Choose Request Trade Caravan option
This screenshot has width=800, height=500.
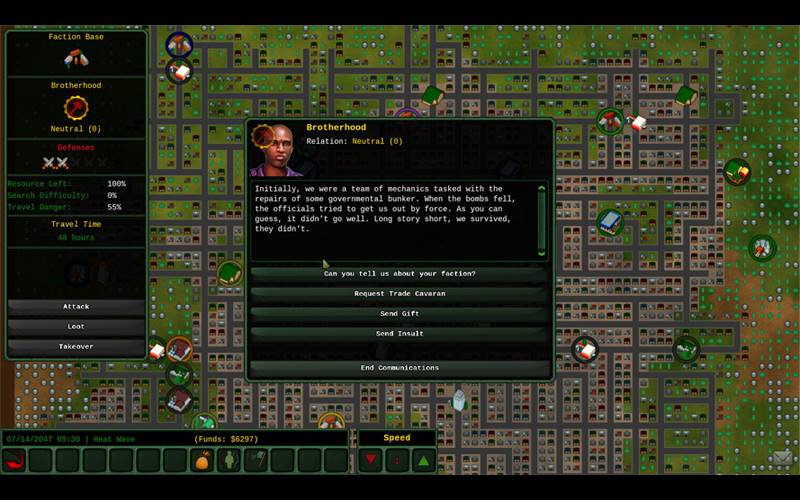399,294
